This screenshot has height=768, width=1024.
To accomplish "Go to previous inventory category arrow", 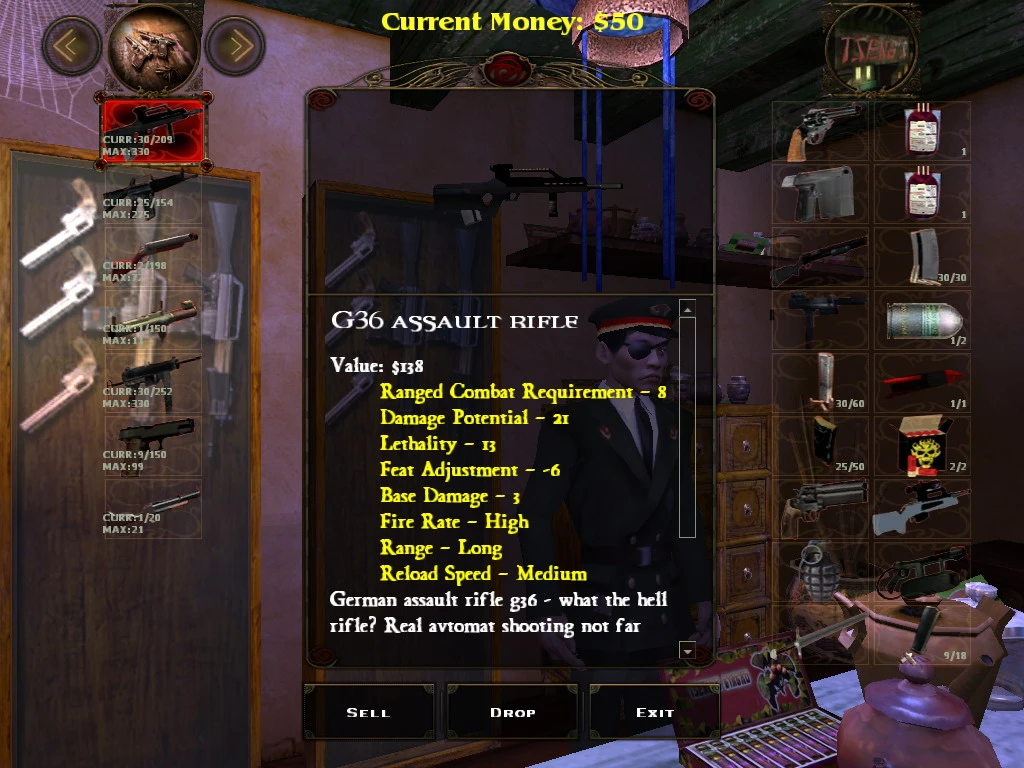I will 71,45.
